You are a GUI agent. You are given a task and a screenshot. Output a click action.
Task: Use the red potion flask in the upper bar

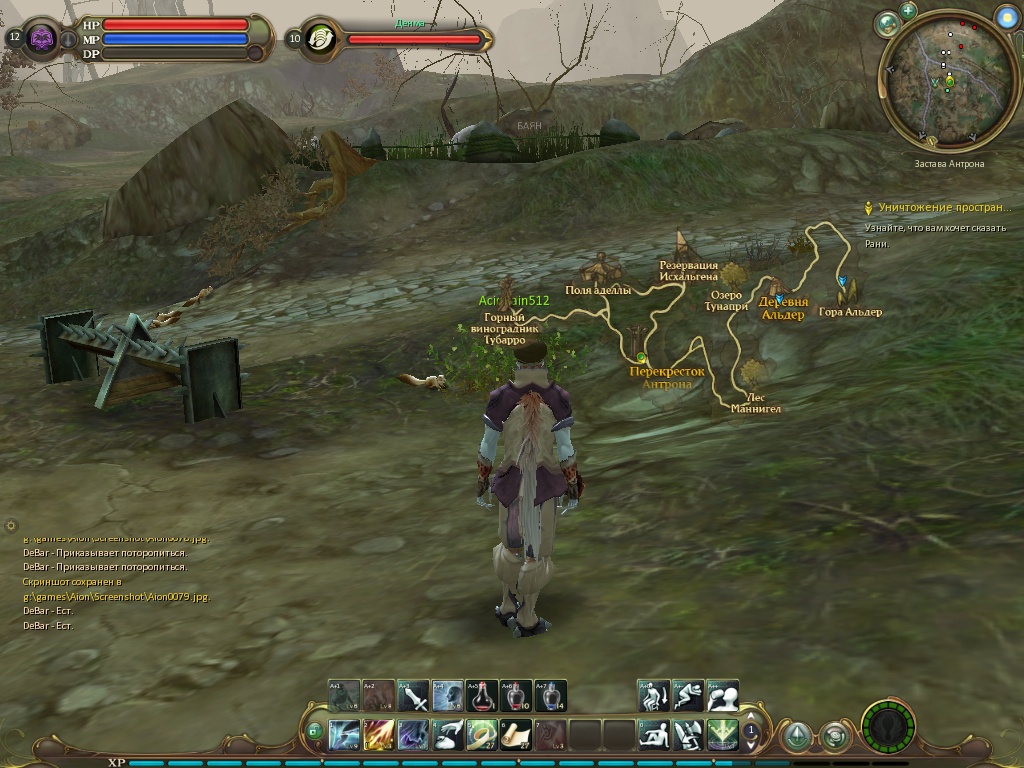[482, 695]
